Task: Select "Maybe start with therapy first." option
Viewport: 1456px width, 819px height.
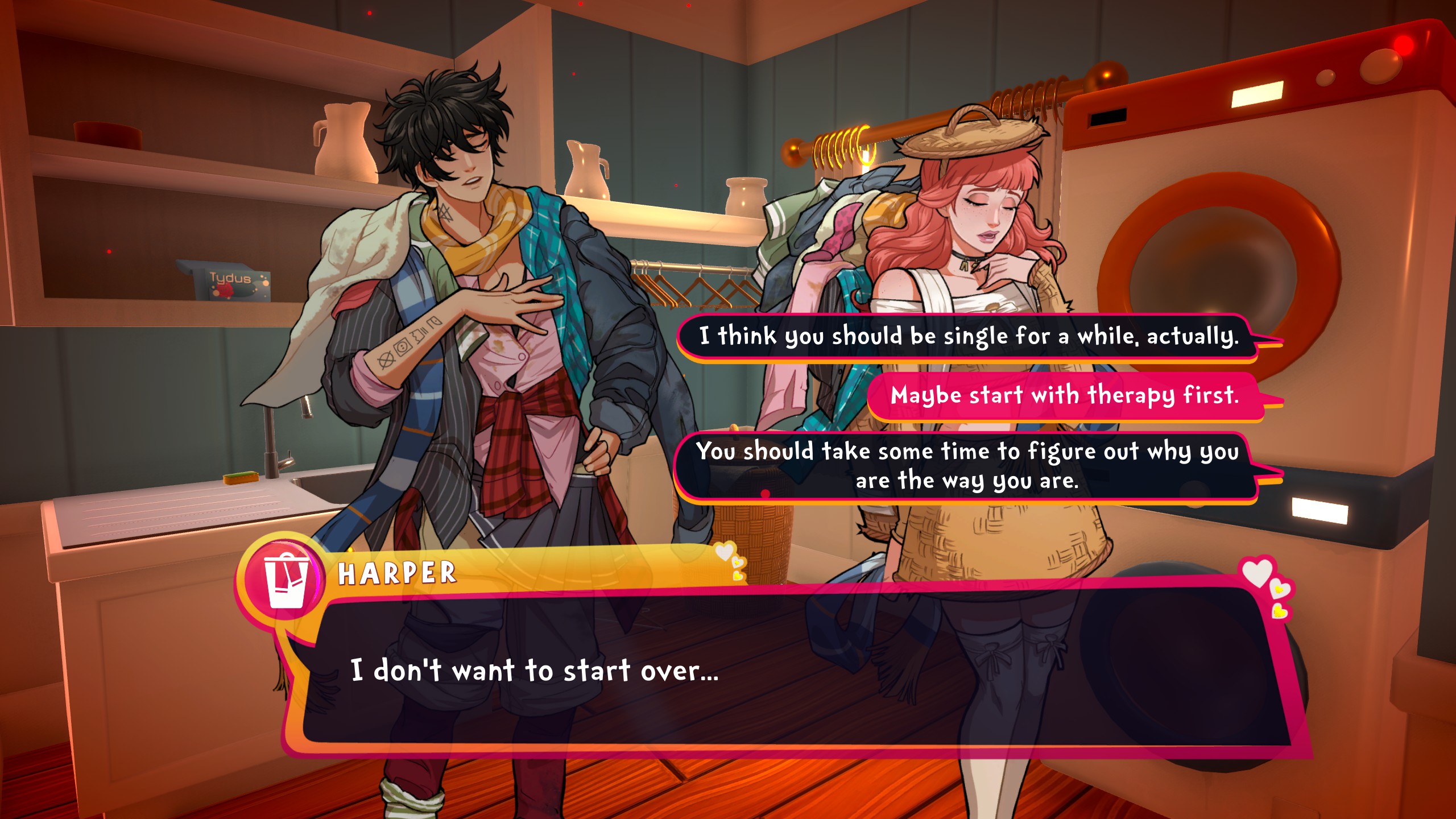Action: pyautogui.click(x=1065, y=395)
